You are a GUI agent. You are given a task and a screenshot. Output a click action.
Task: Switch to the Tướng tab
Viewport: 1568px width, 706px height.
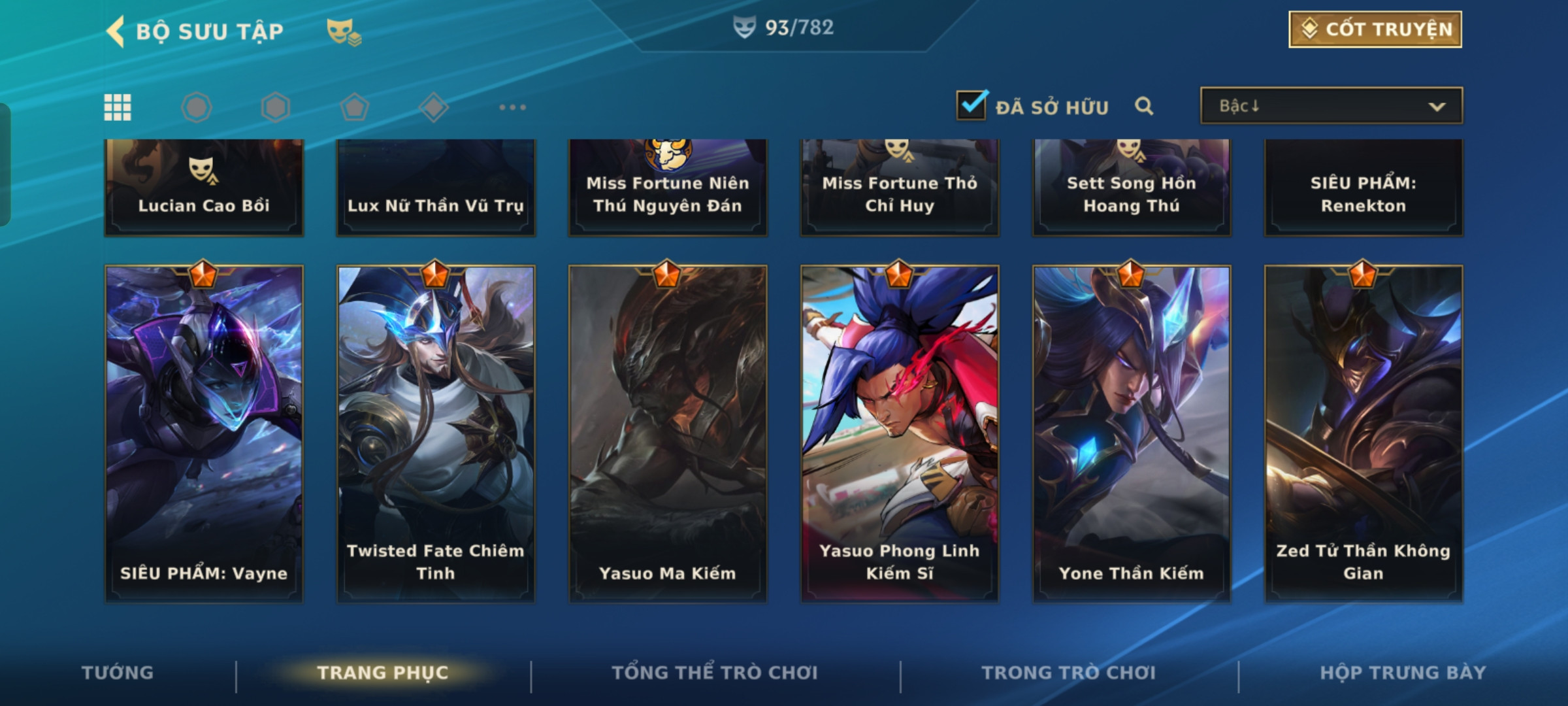(118, 673)
